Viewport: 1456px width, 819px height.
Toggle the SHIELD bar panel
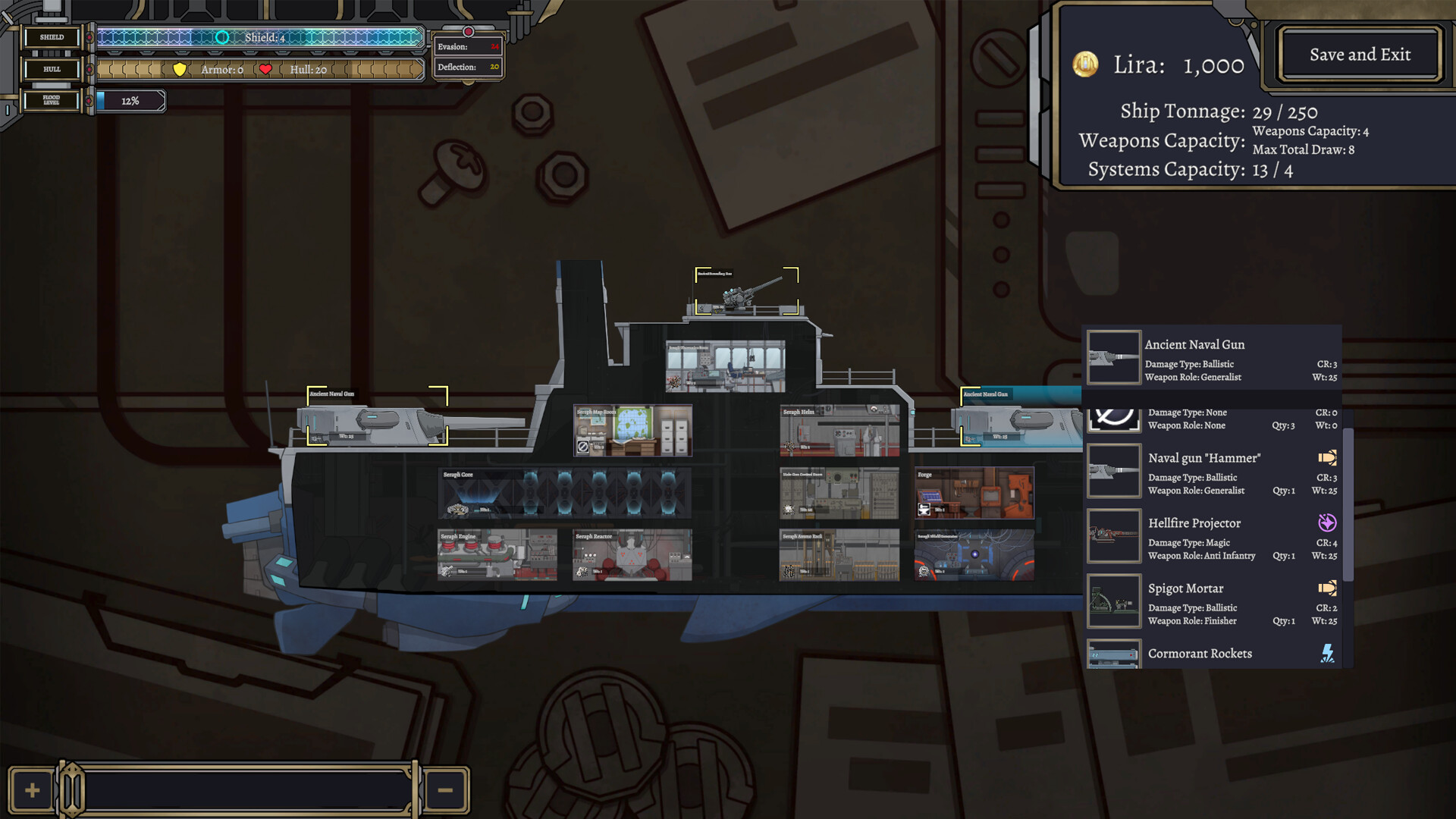coord(51,36)
